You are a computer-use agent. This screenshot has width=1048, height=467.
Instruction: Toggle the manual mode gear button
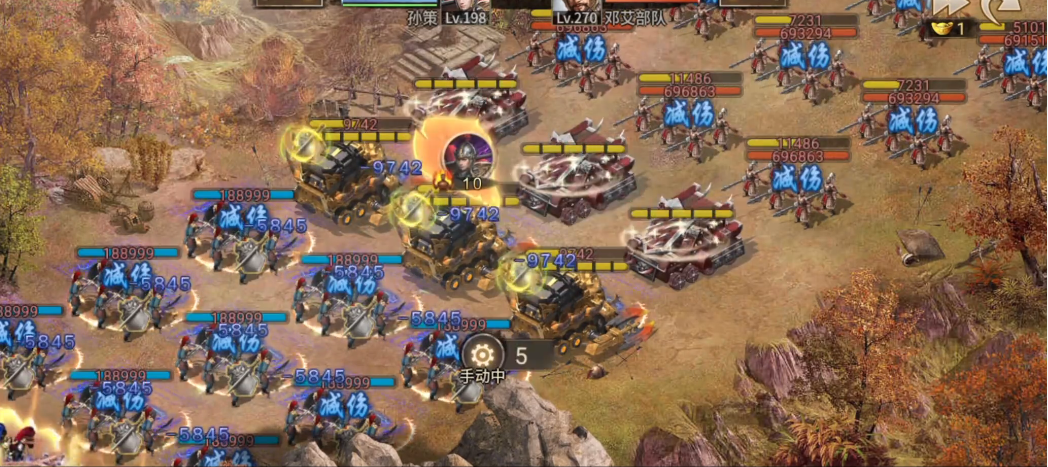pyautogui.click(x=482, y=354)
